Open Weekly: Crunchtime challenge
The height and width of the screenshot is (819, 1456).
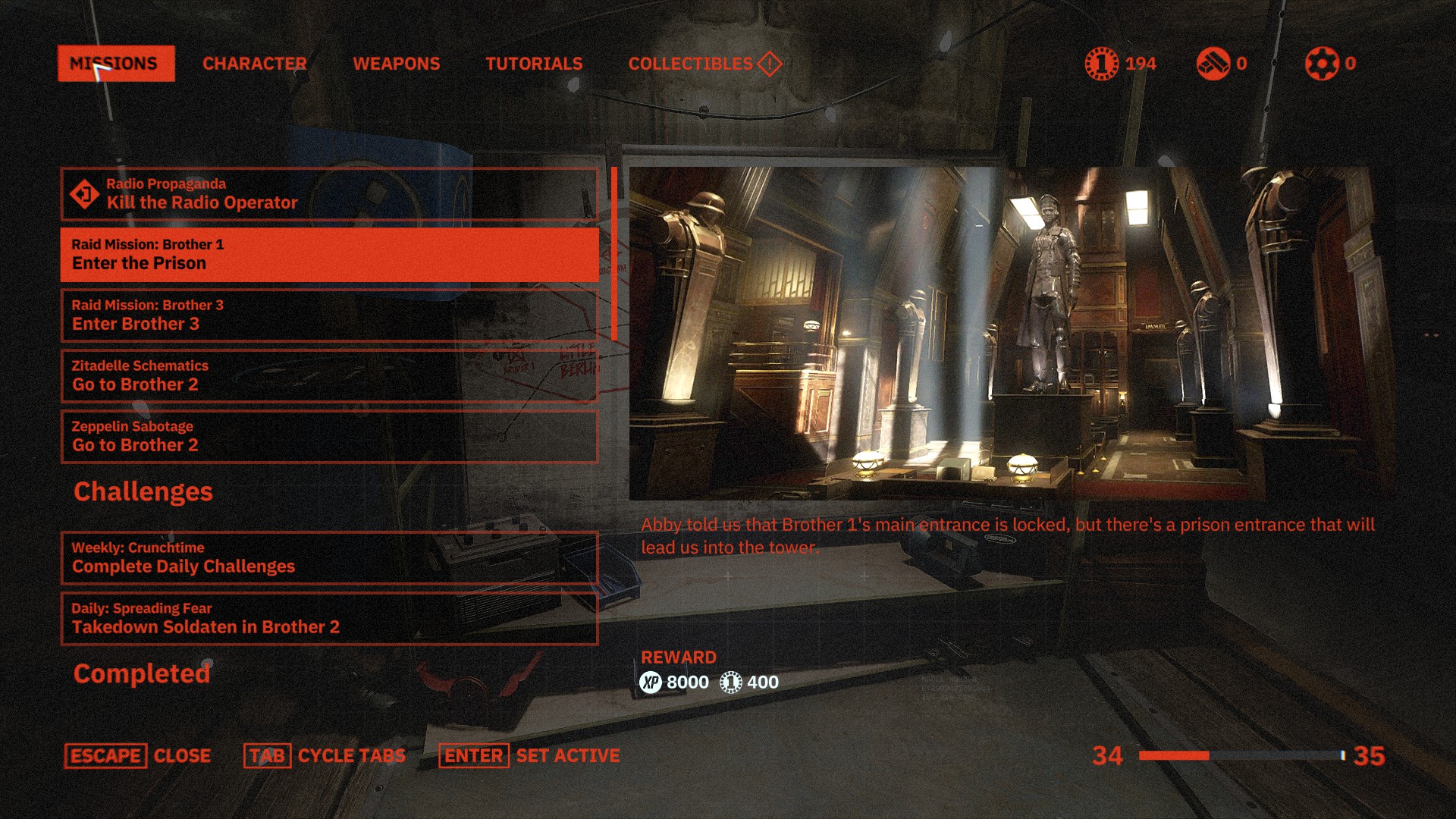pos(329,558)
